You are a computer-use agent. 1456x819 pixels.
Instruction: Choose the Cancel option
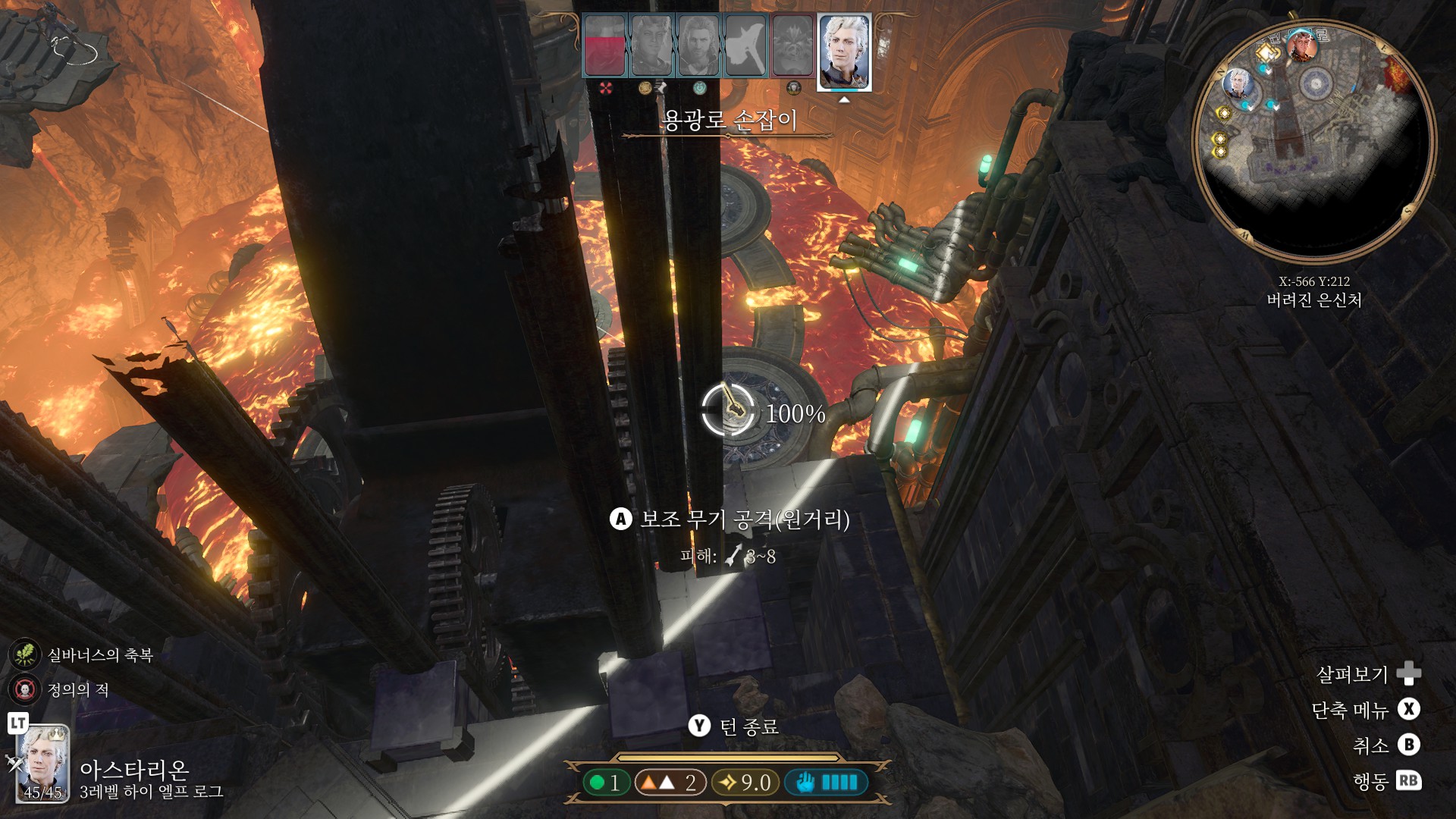tap(1386, 745)
